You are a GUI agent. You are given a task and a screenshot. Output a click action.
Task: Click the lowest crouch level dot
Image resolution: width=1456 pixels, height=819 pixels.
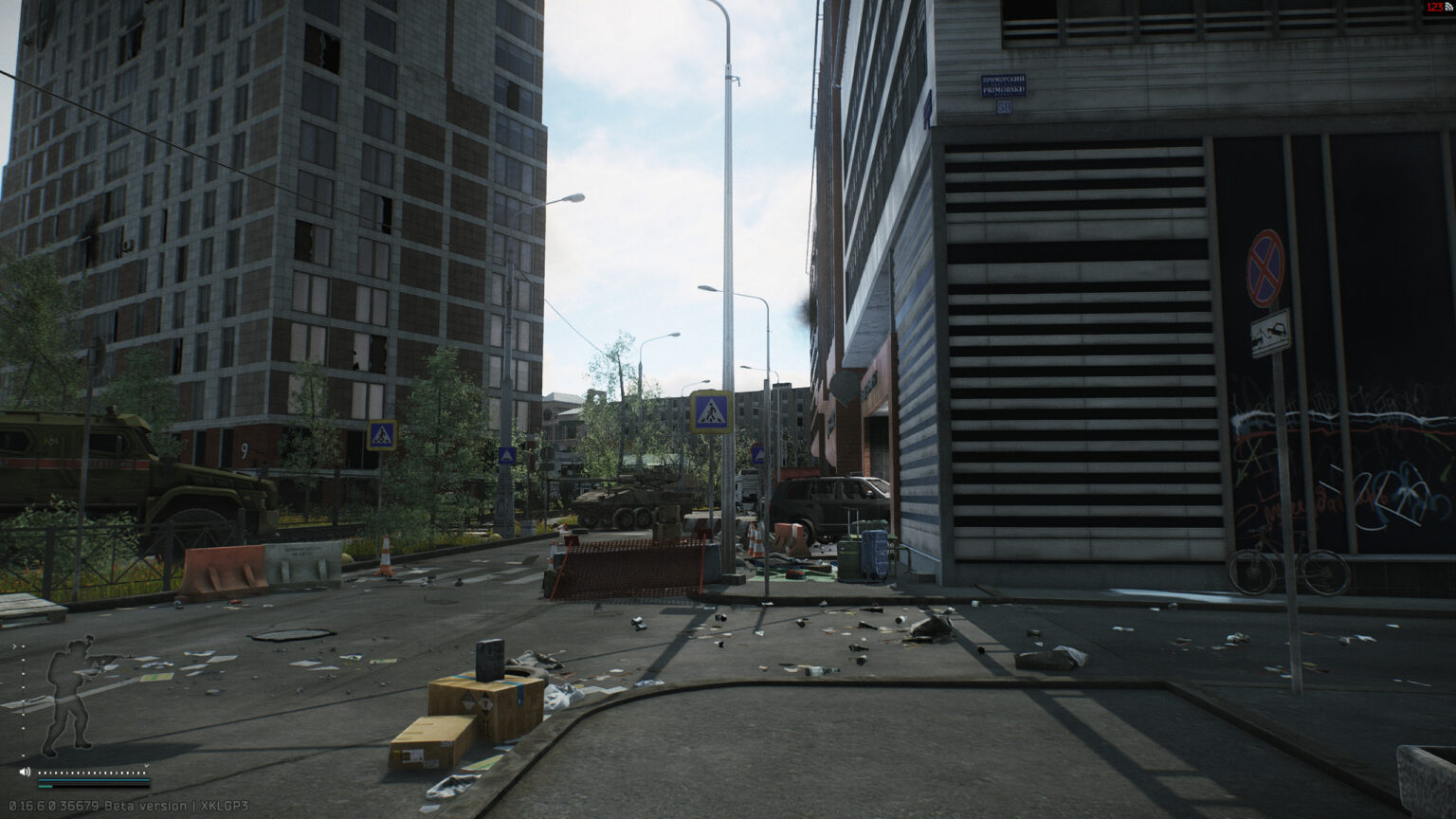23,755
